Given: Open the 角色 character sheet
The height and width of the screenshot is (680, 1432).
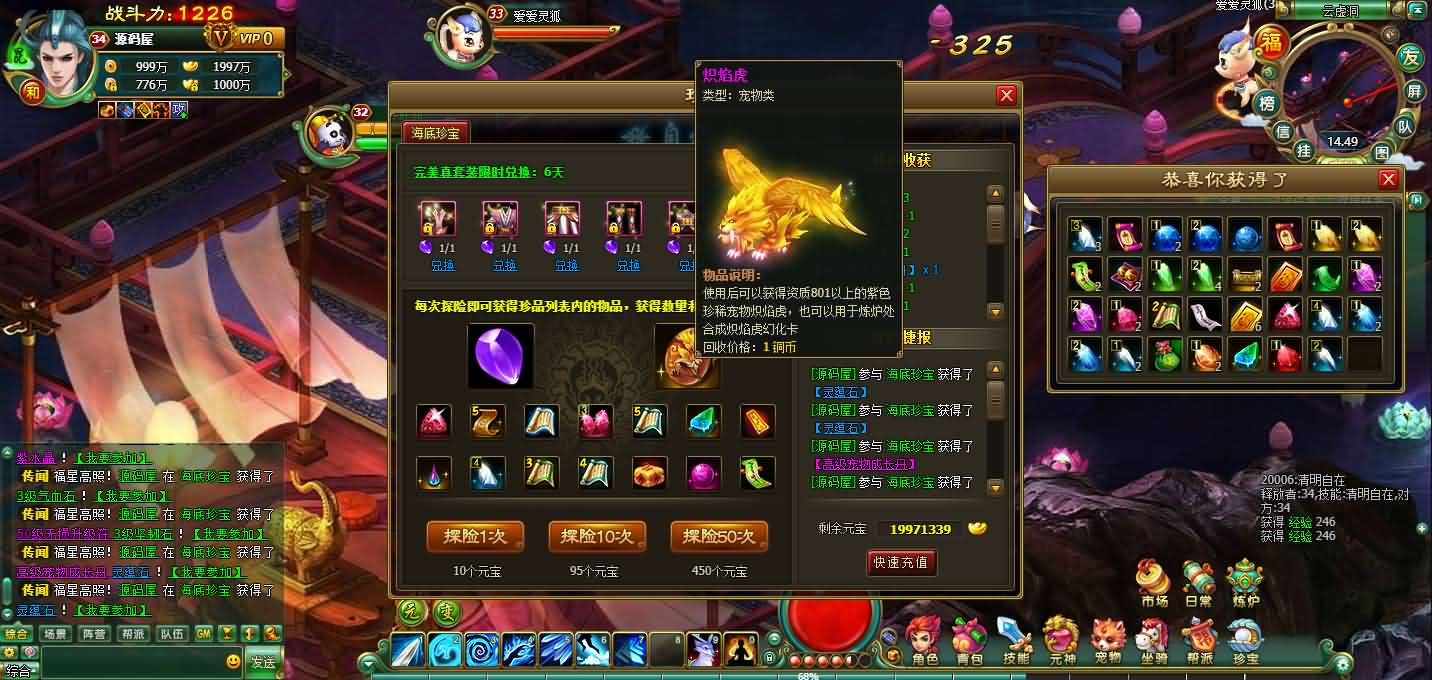Looking at the screenshot, I should pyautogui.click(x=922, y=640).
